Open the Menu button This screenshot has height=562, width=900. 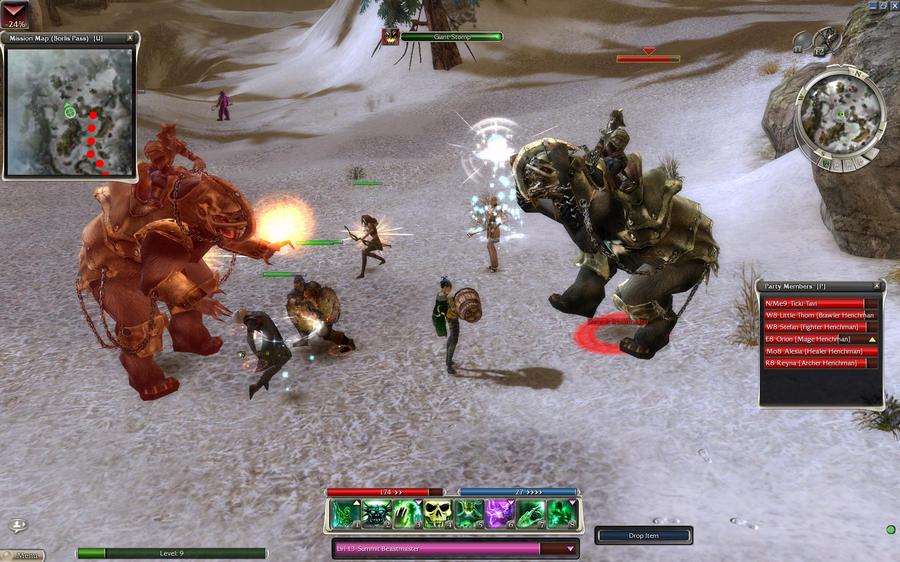(x=24, y=555)
